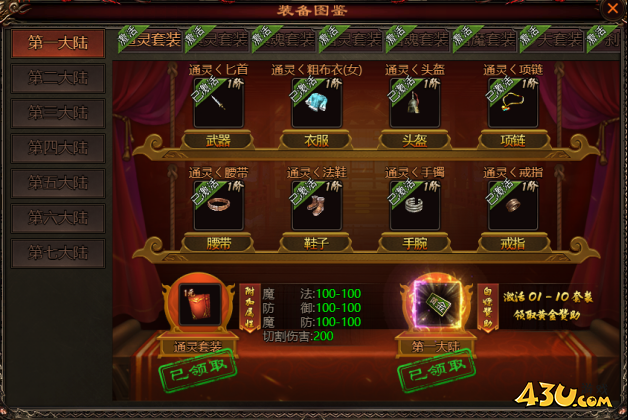This screenshot has height=420, width=628.
Task: Show the 第六大陆 equipment list
Action: [58, 218]
